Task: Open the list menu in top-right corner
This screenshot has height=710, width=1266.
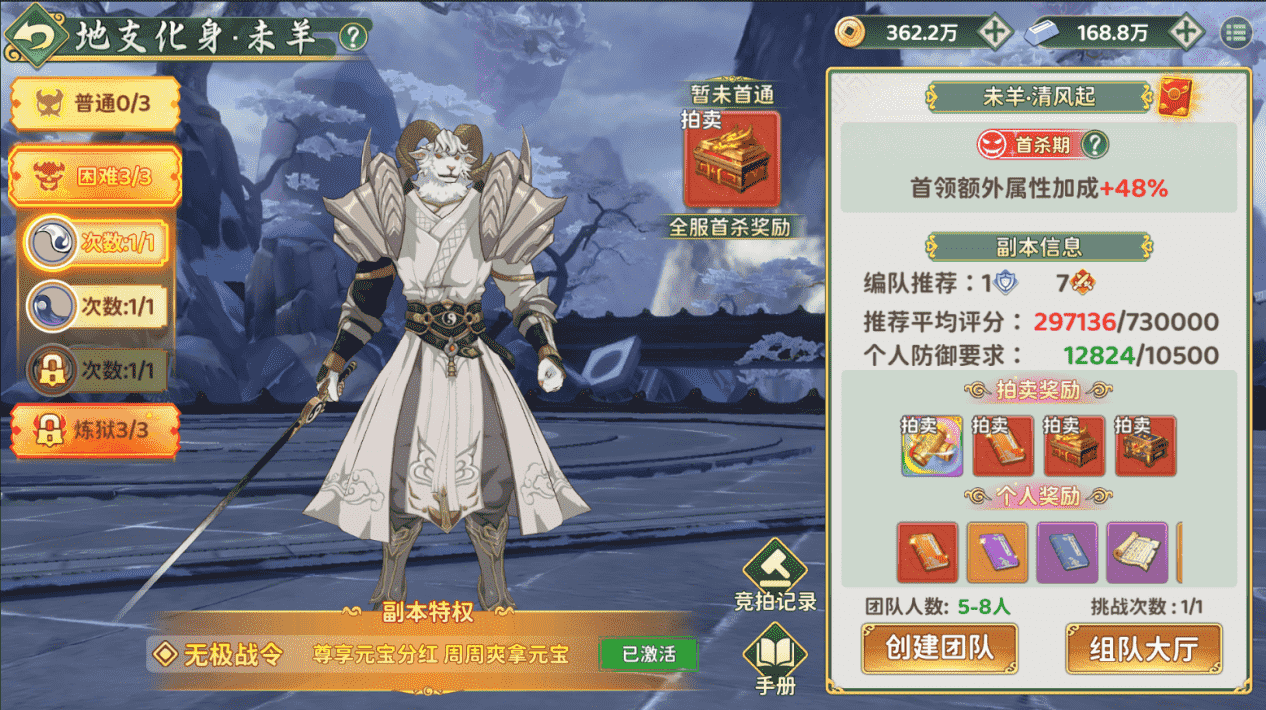Action: pos(1236,33)
